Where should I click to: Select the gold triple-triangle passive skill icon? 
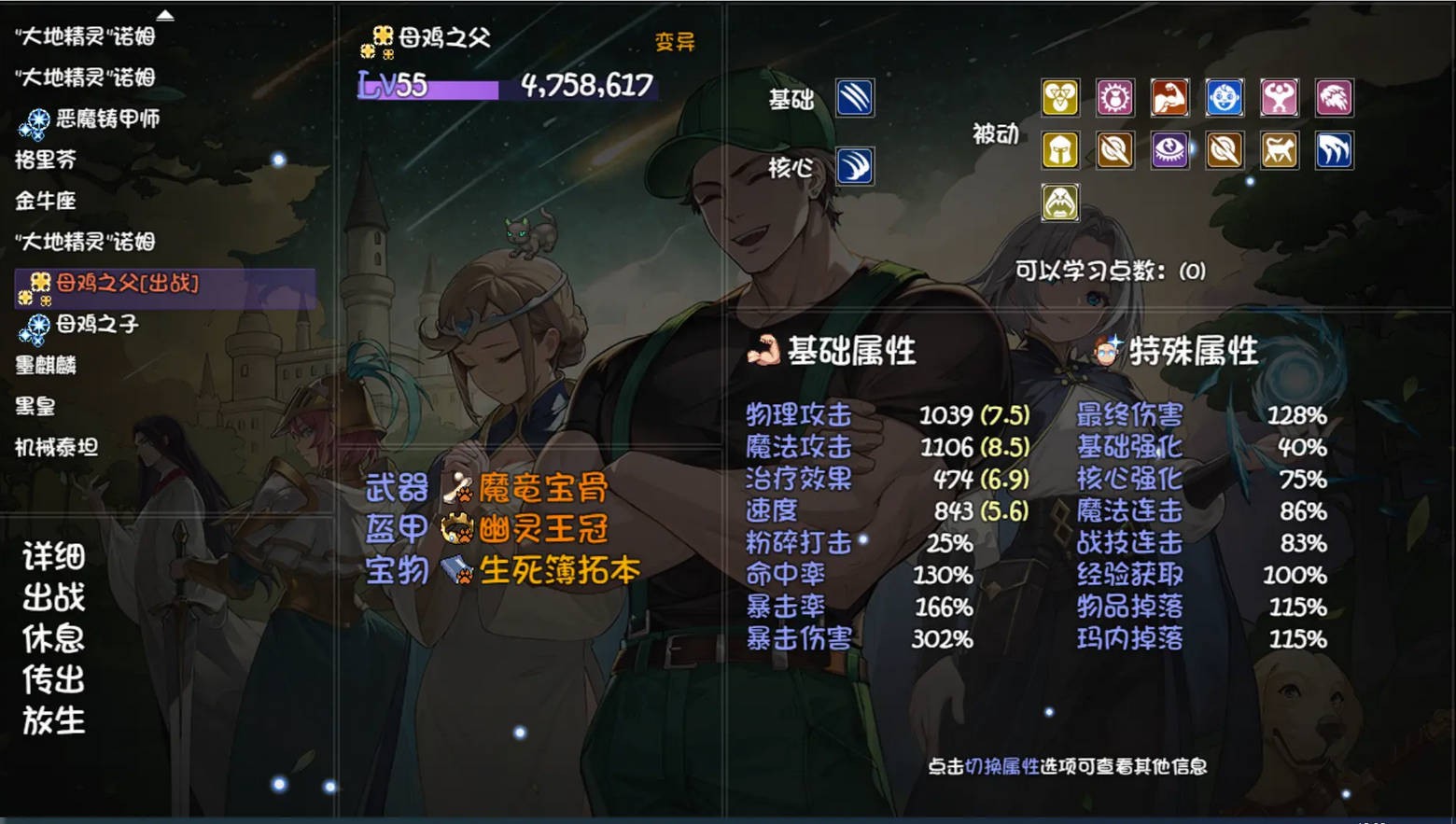point(1060,96)
